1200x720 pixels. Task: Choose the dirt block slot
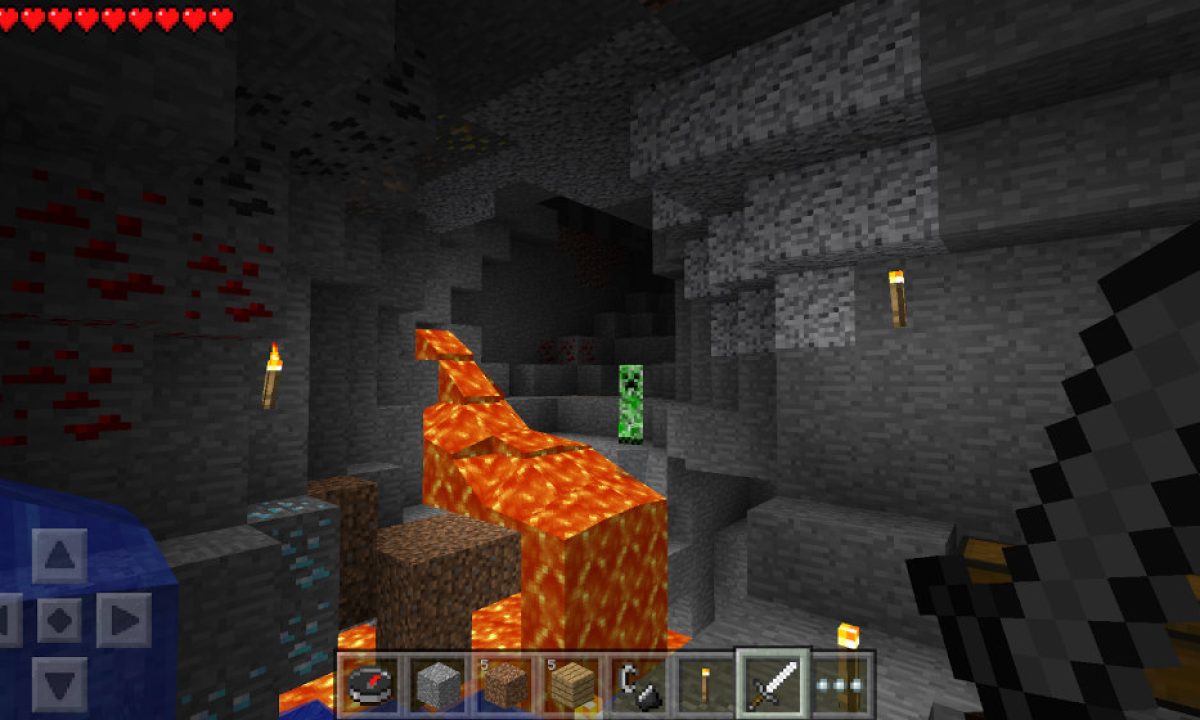[503, 685]
